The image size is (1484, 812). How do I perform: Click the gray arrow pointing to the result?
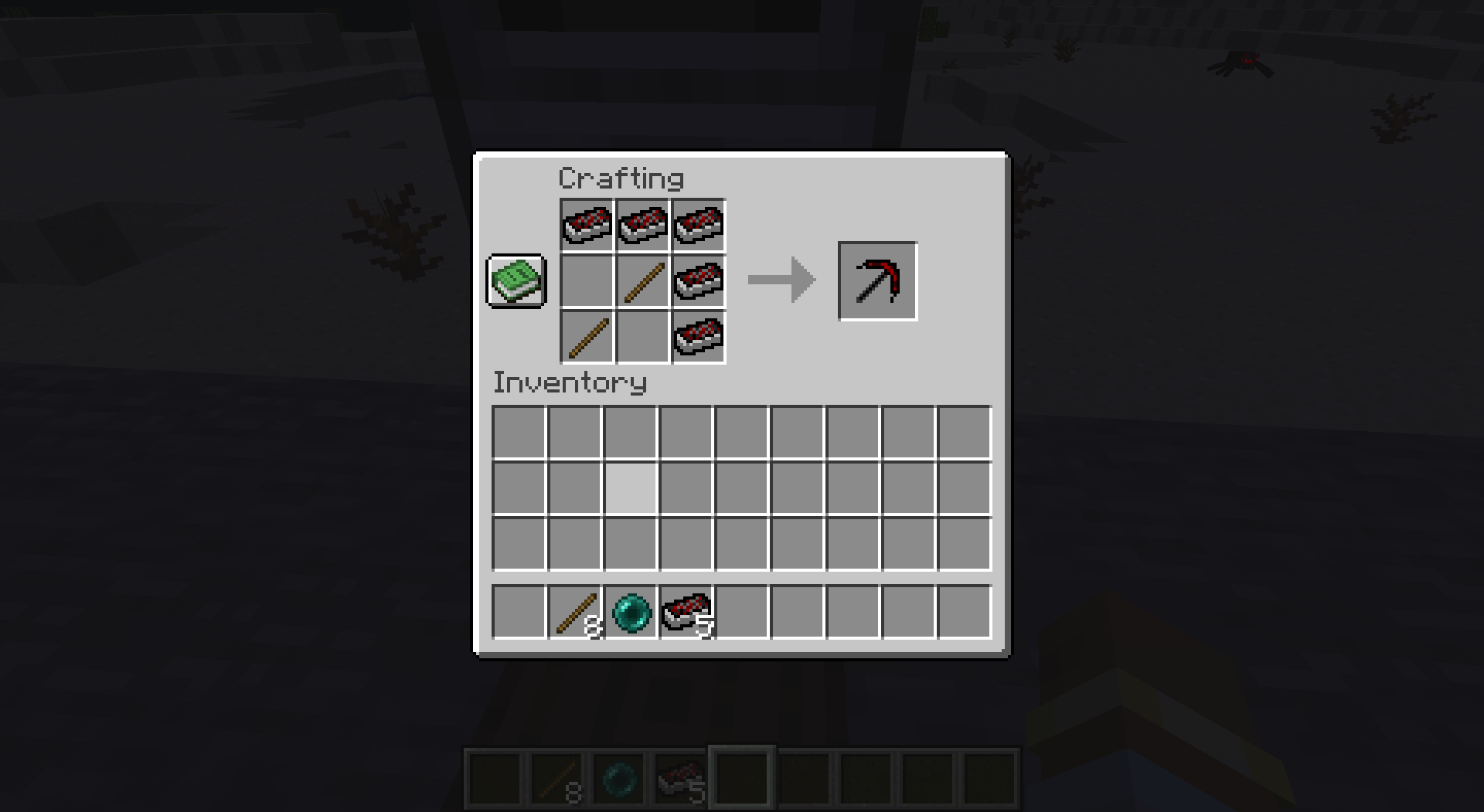pyautogui.click(x=781, y=280)
